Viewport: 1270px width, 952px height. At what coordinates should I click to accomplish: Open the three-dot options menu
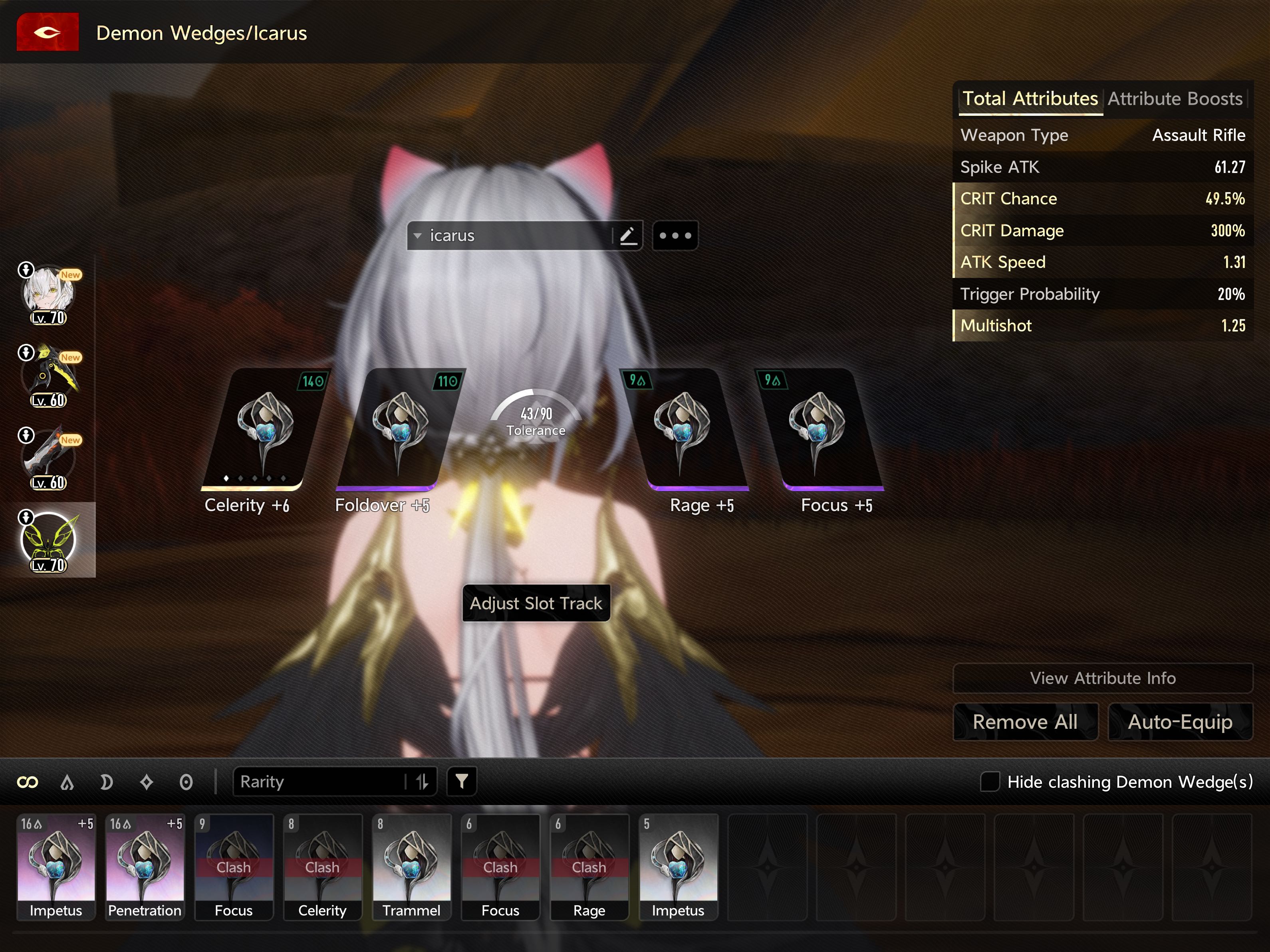tap(675, 236)
